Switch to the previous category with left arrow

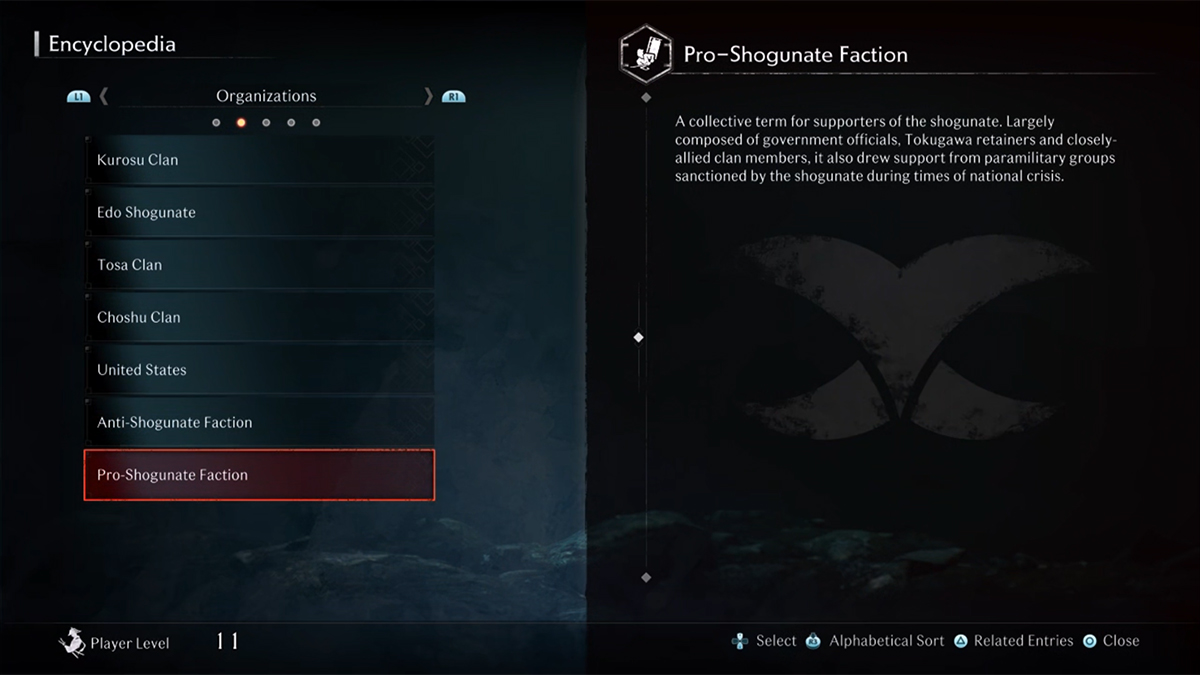point(104,96)
